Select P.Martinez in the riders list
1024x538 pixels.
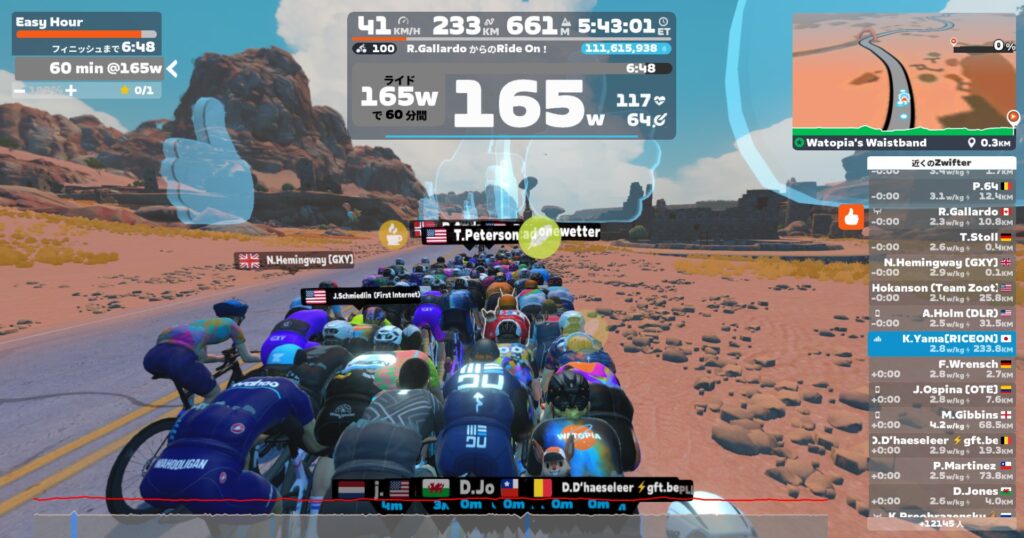pyautogui.click(x=941, y=470)
